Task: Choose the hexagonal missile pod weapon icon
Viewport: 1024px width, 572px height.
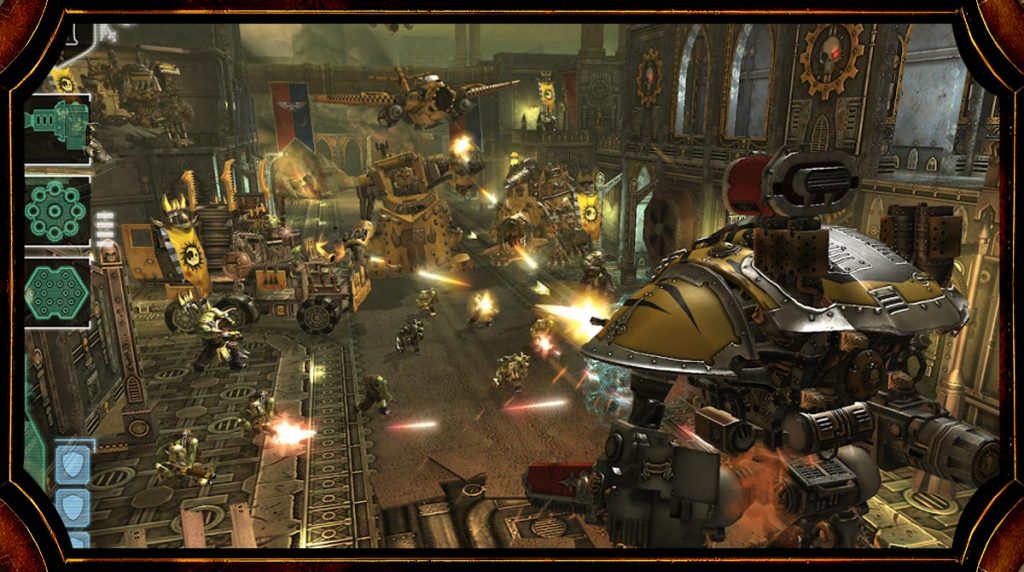Action: (56, 292)
